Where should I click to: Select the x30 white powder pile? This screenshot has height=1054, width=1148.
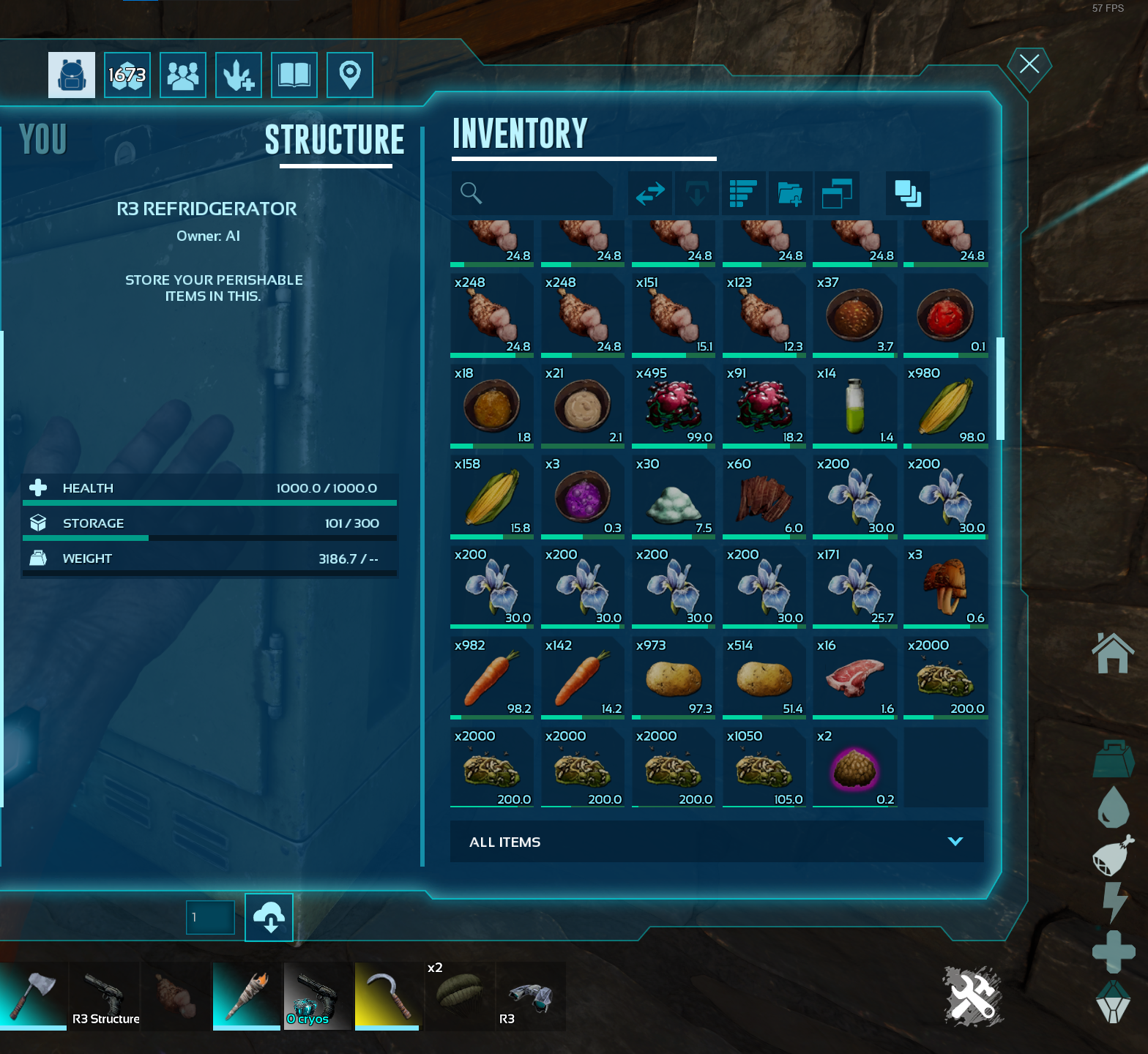coord(674,496)
